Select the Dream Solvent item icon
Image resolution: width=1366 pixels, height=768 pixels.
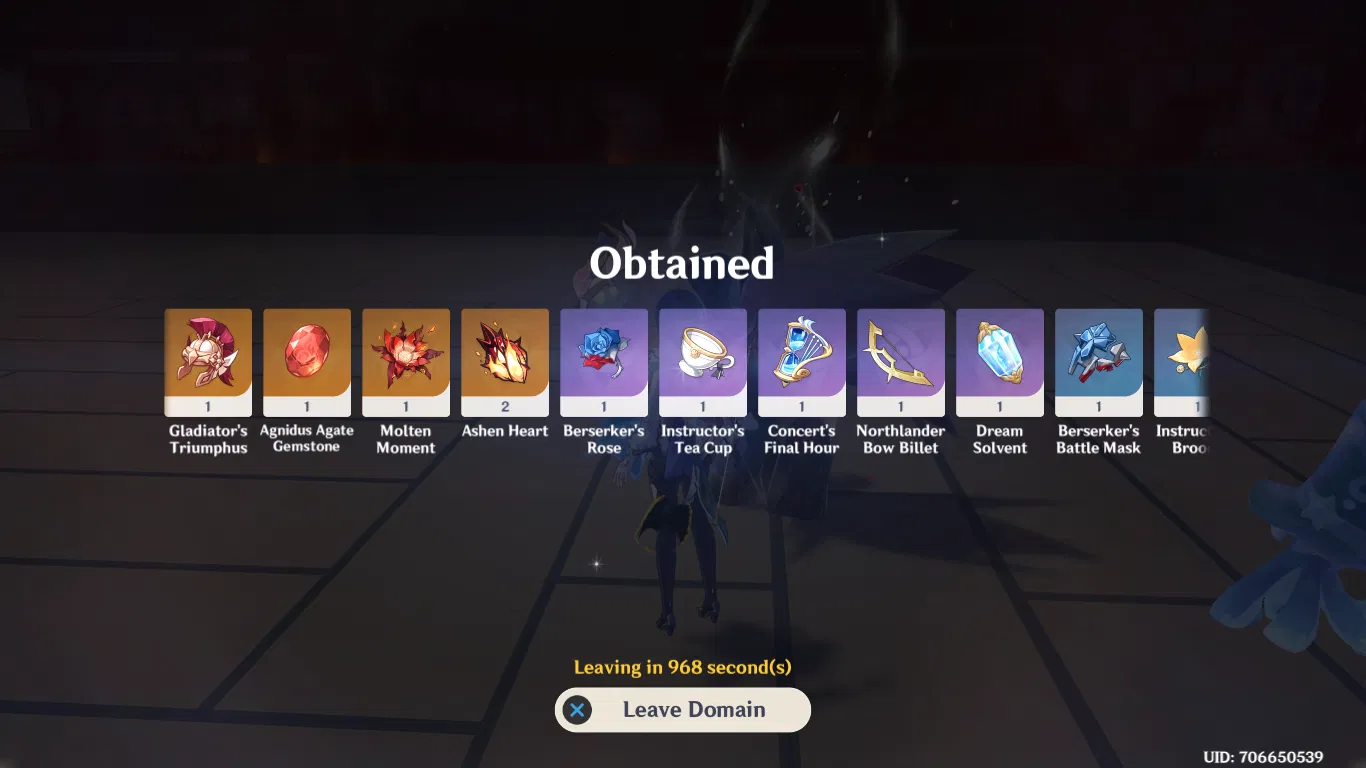click(1000, 360)
